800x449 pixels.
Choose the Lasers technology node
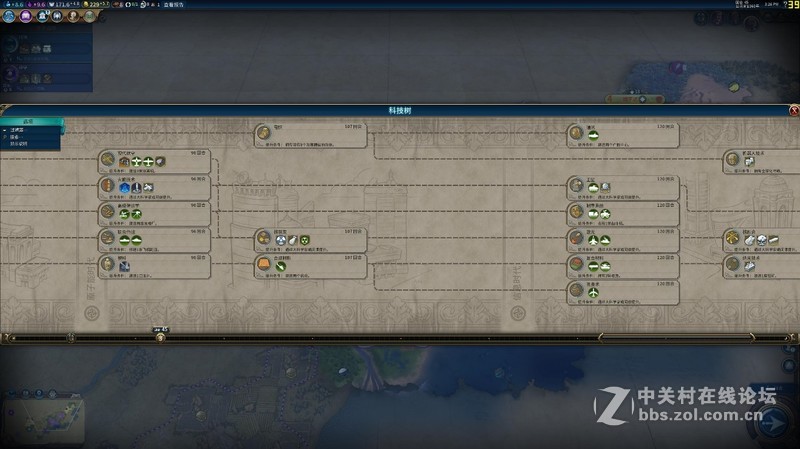(x=620, y=238)
